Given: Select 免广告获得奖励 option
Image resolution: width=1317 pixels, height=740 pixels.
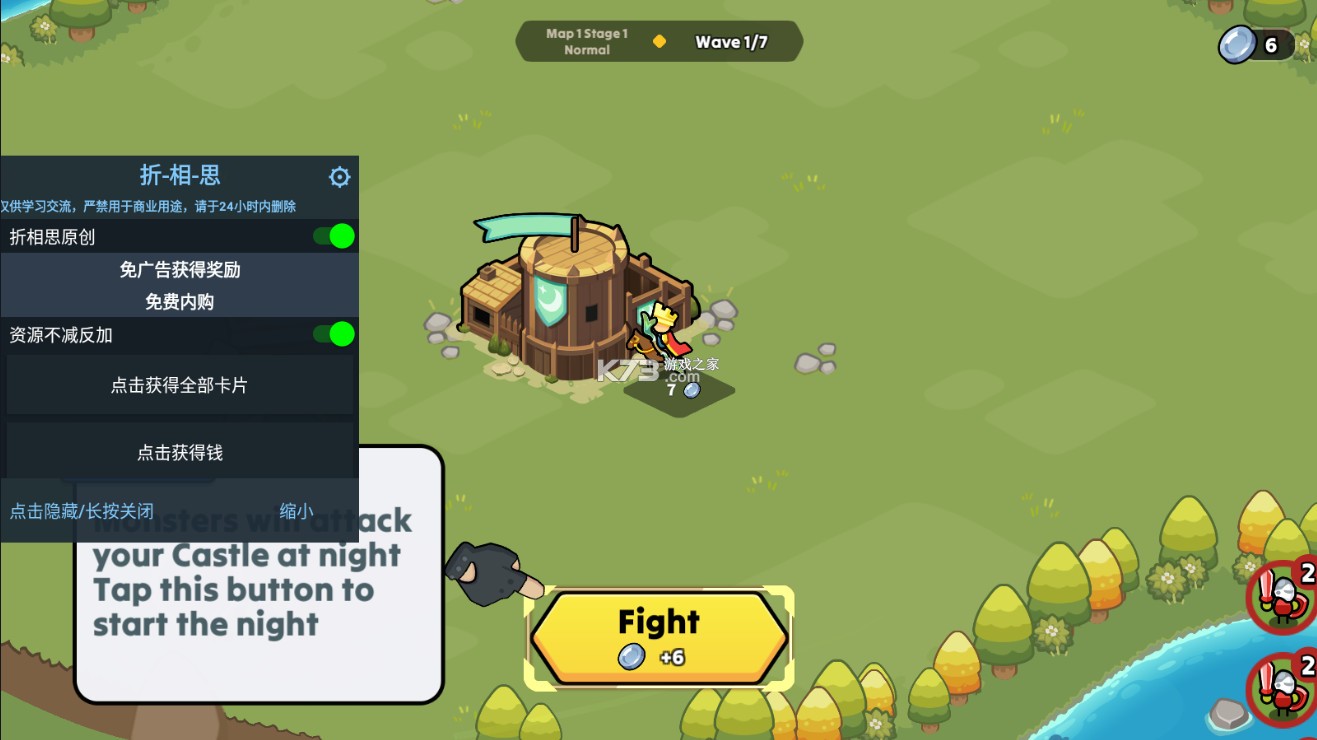Looking at the screenshot, I should (x=180, y=269).
